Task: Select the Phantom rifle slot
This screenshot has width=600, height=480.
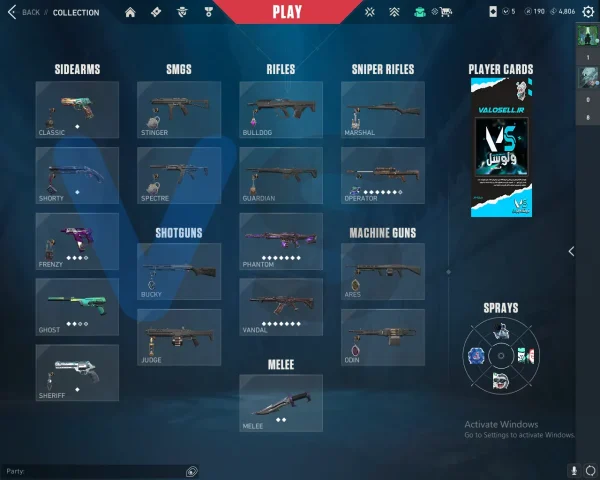Action: tap(281, 240)
